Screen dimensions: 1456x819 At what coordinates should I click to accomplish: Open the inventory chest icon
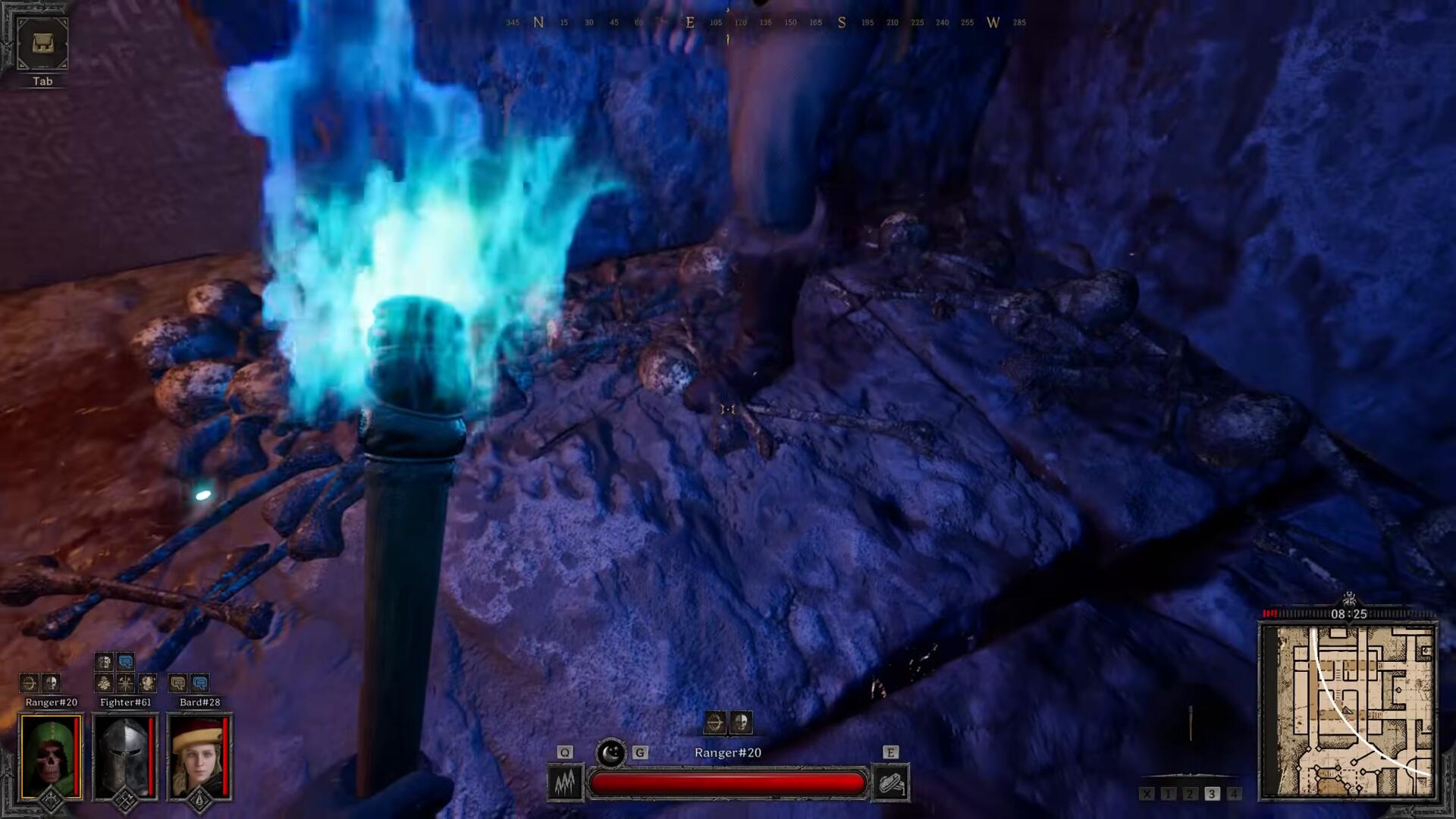[x=42, y=44]
